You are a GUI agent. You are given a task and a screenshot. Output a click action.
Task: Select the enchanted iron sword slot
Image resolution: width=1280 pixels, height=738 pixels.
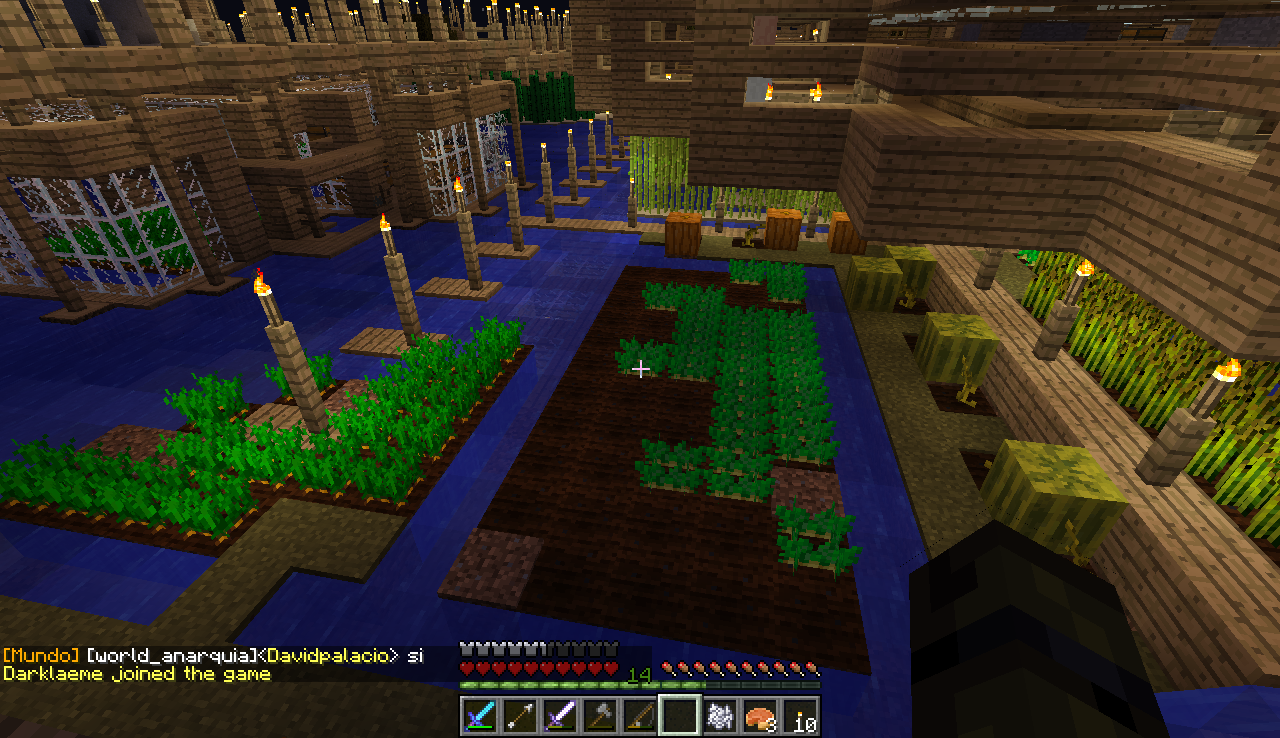coord(558,716)
